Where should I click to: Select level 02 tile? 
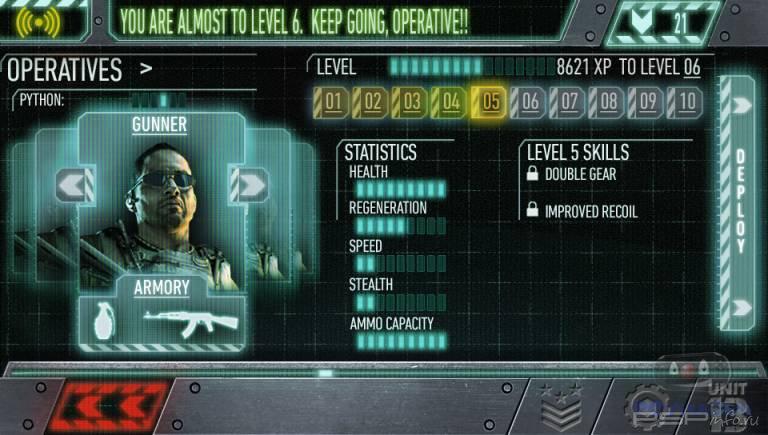point(373,101)
